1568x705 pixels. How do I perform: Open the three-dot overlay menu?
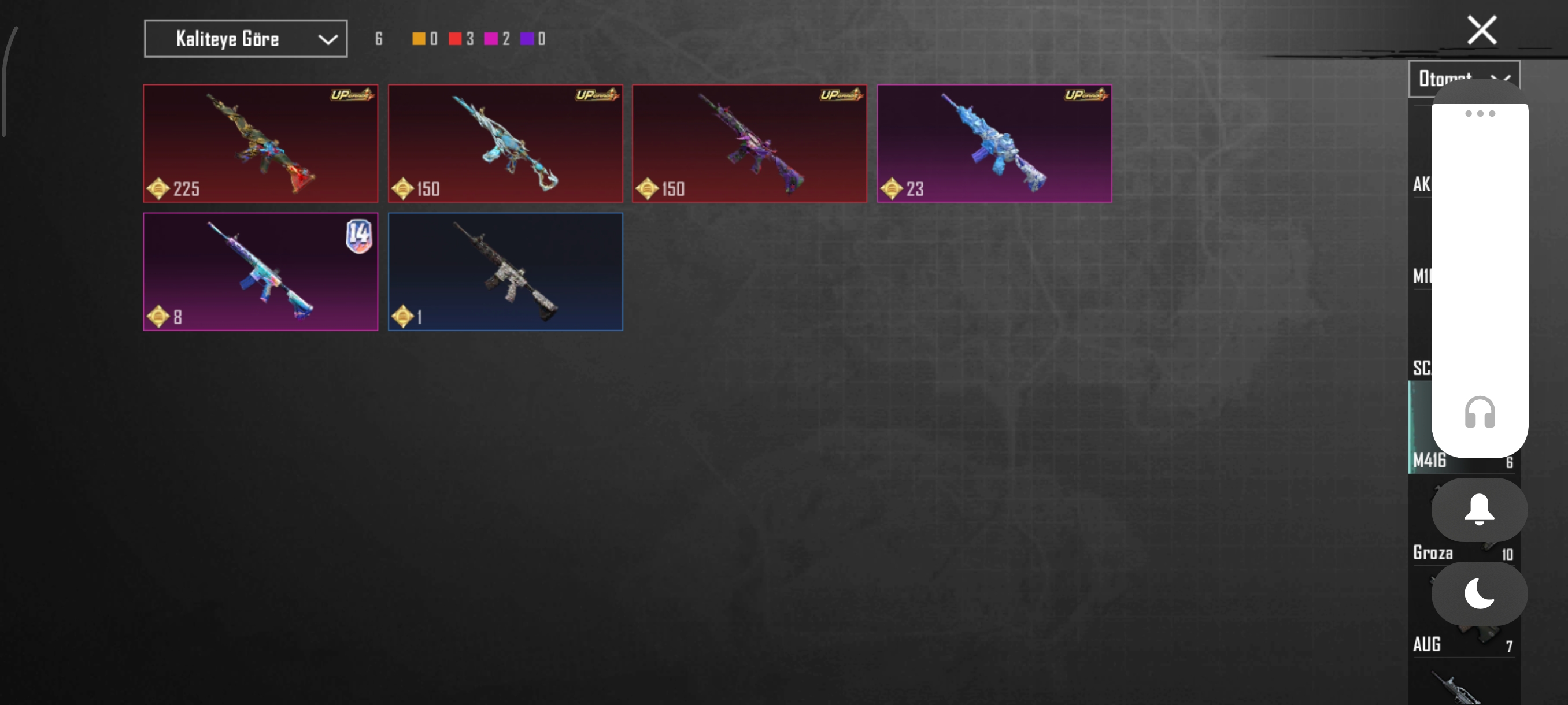point(1479,114)
